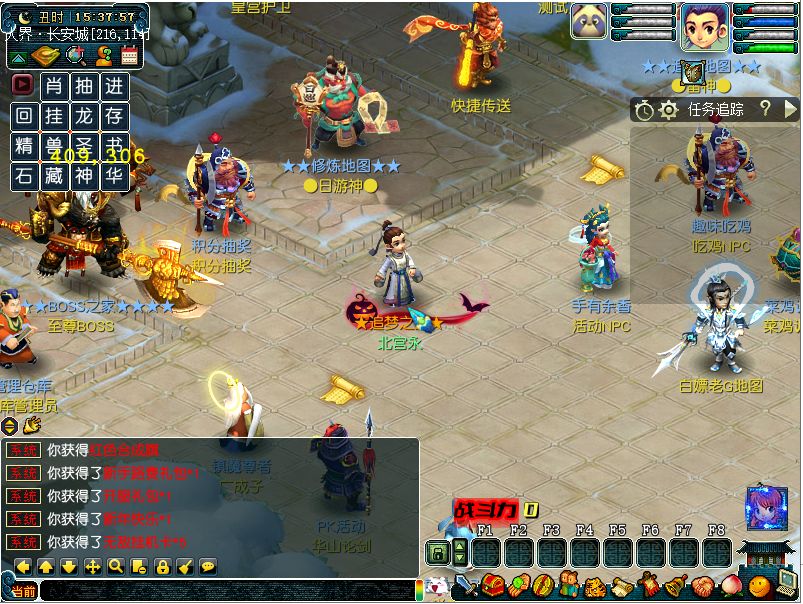Activate the 存 shortcut button

point(115,116)
